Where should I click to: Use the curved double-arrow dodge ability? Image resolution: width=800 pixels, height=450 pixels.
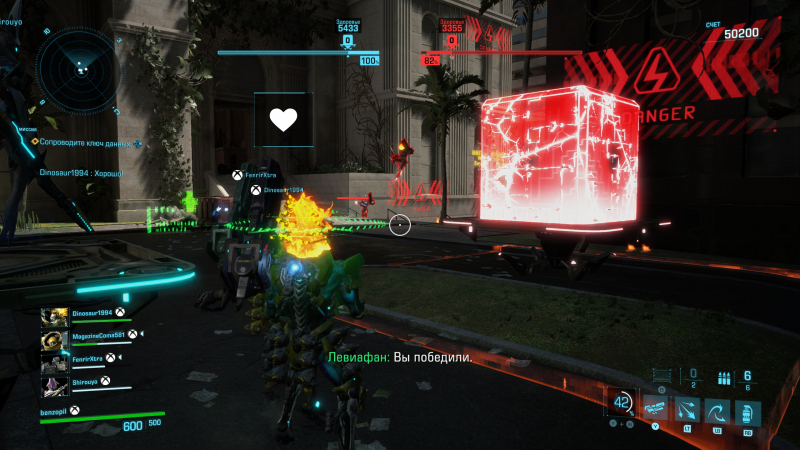click(718, 410)
